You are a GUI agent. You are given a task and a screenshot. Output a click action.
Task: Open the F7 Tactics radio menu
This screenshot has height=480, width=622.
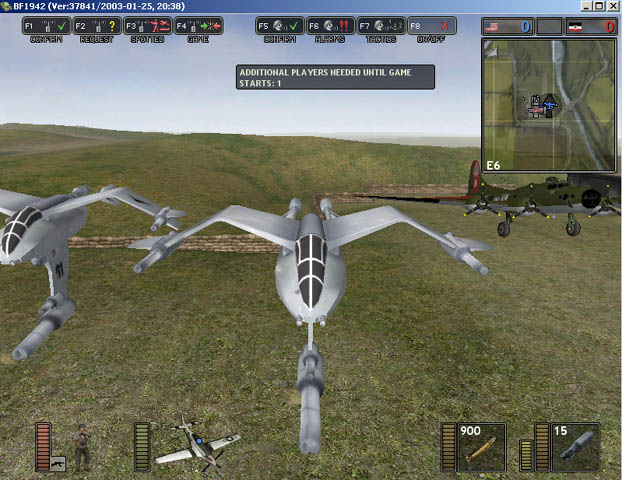pos(380,27)
